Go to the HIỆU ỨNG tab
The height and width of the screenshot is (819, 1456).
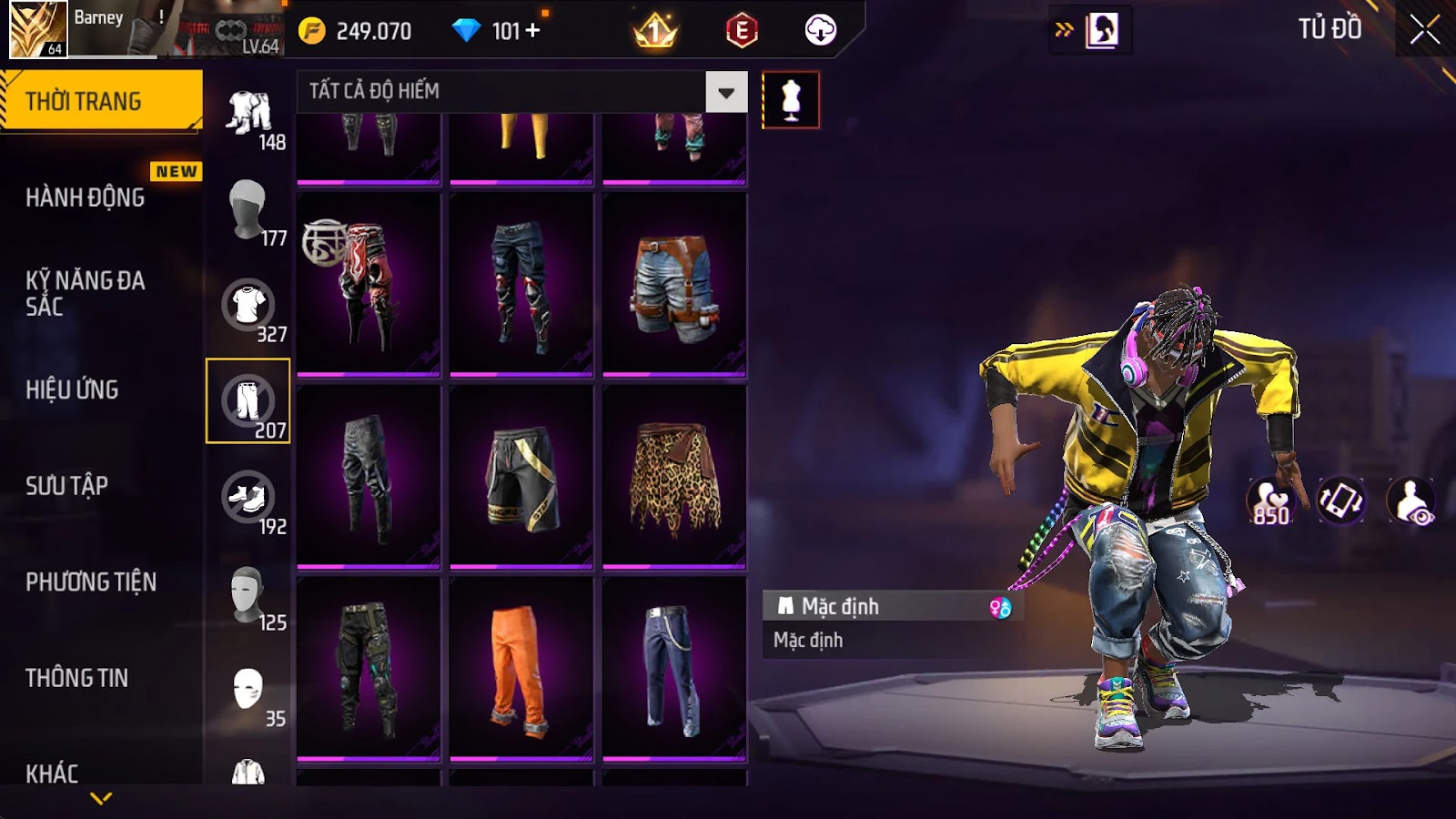click(x=72, y=389)
